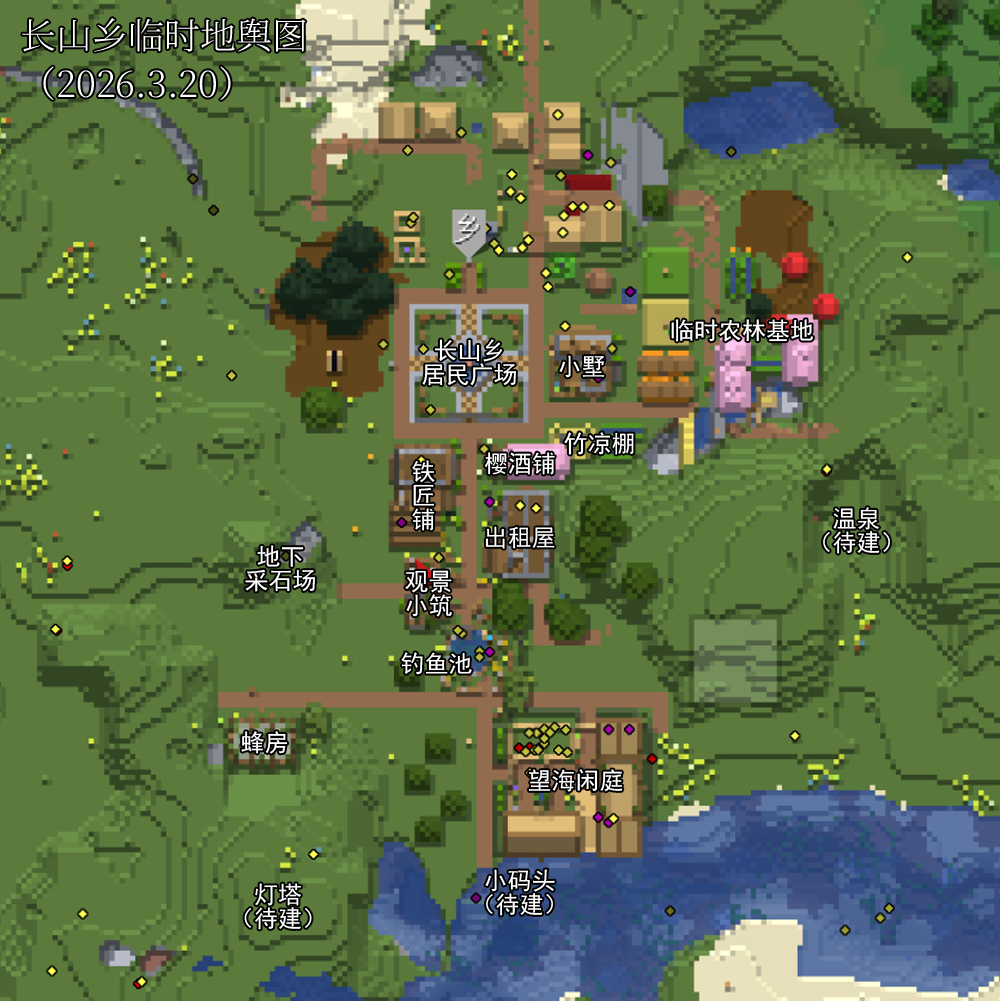This screenshot has width=1000, height=1001.
Task: Select the 临时农林基地 map label
Action: pos(742,331)
